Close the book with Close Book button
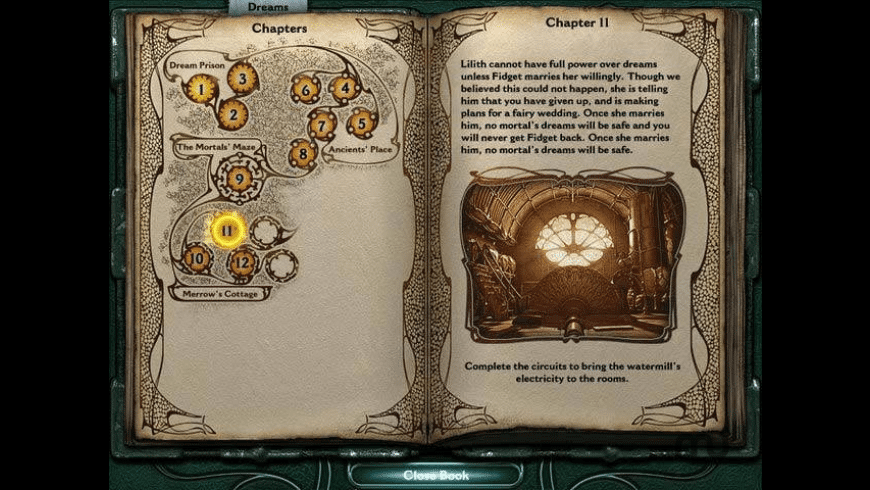Viewport: 870px width, 490px height. 435,475
